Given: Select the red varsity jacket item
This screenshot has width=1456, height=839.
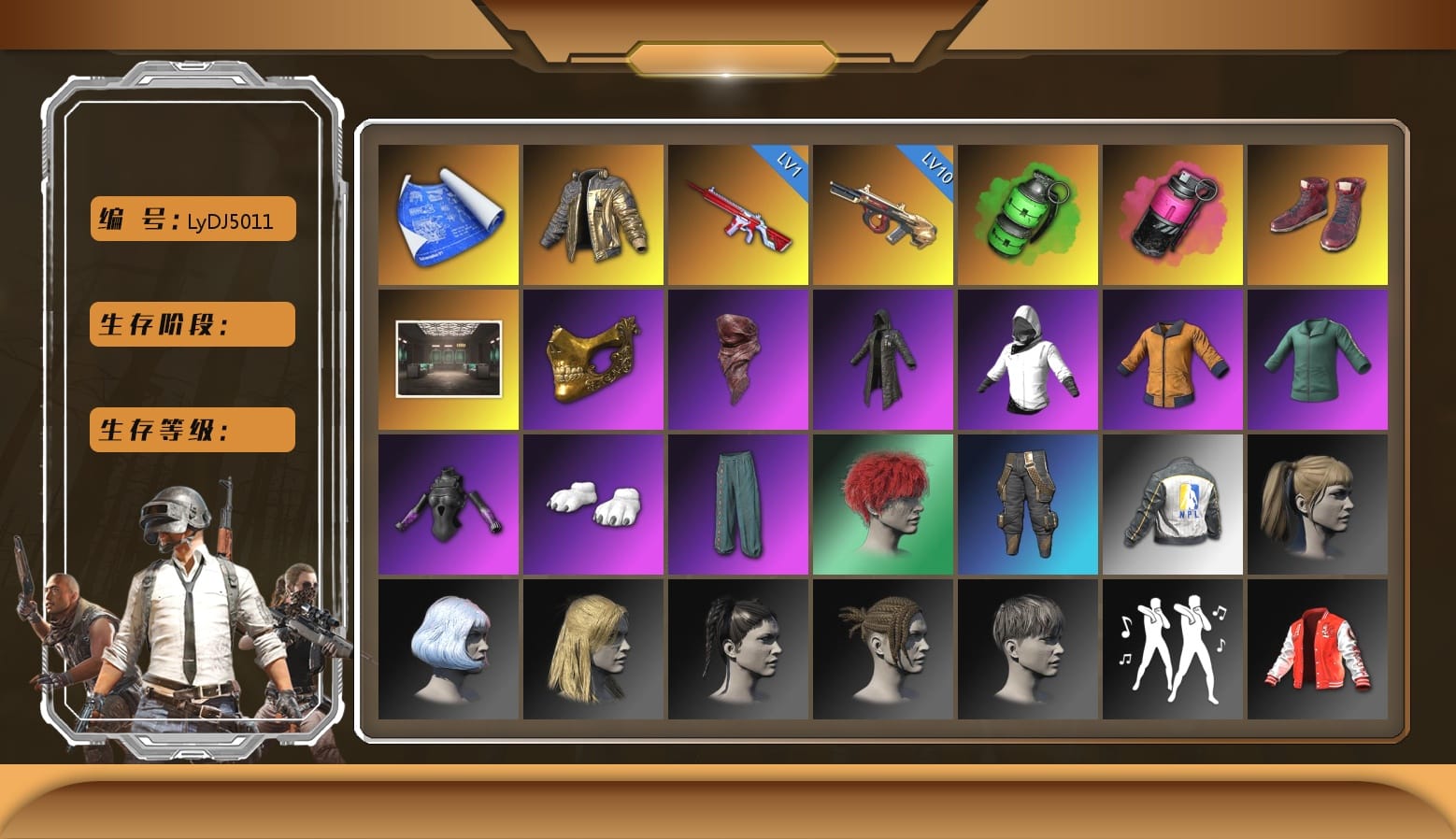Looking at the screenshot, I should [x=1318, y=649].
